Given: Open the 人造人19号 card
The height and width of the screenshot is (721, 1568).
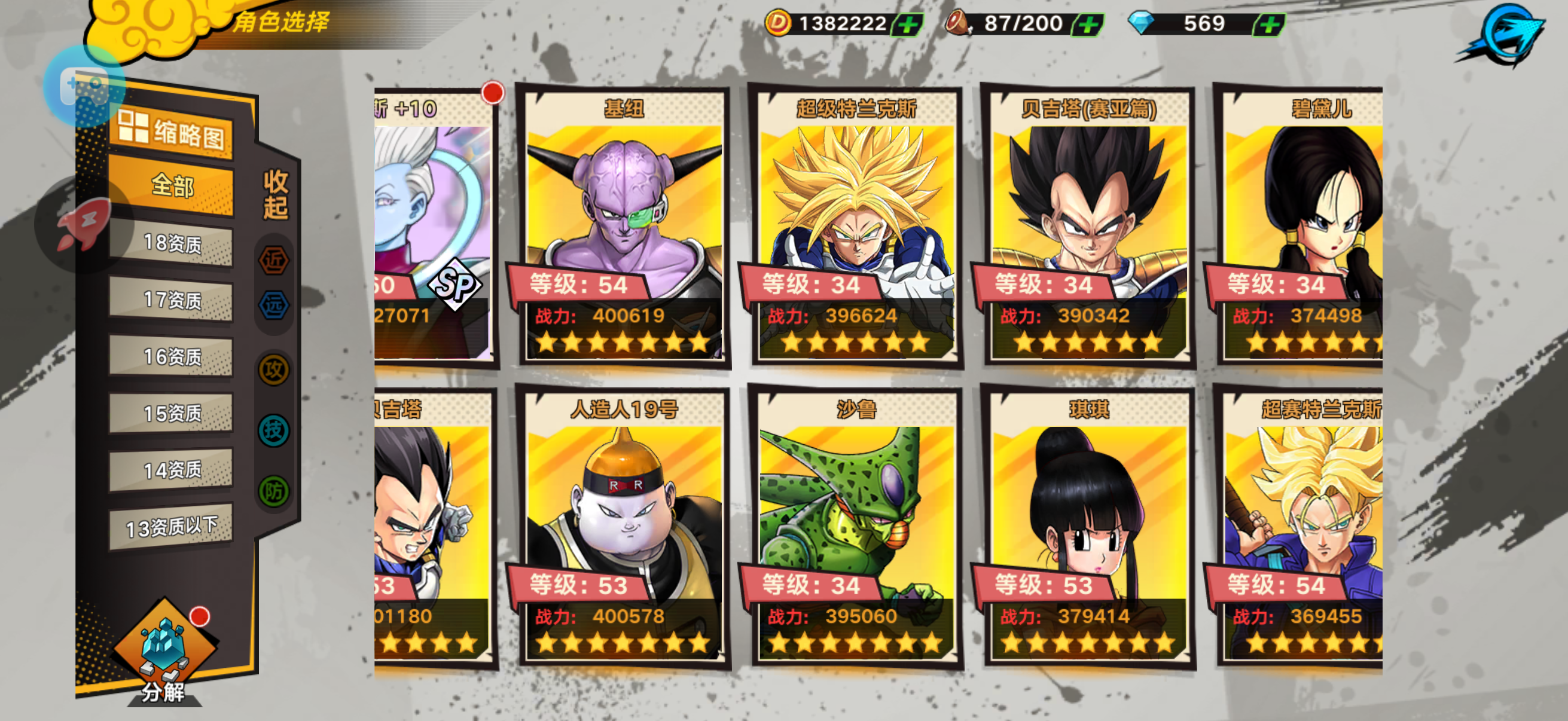Looking at the screenshot, I should coord(624,528).
